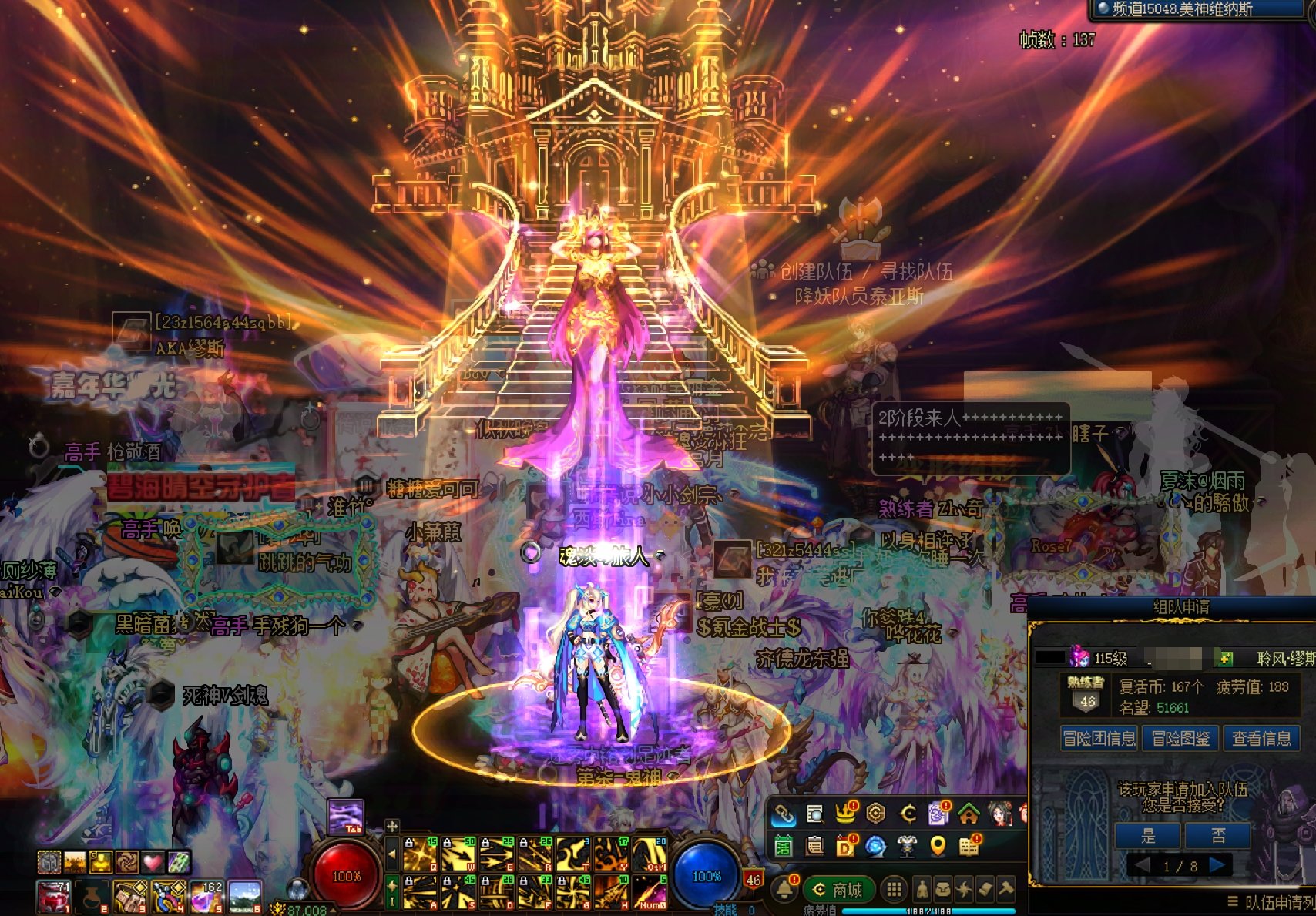Click the gold crown icon
1316x916 pixels.
coord(845,814)
